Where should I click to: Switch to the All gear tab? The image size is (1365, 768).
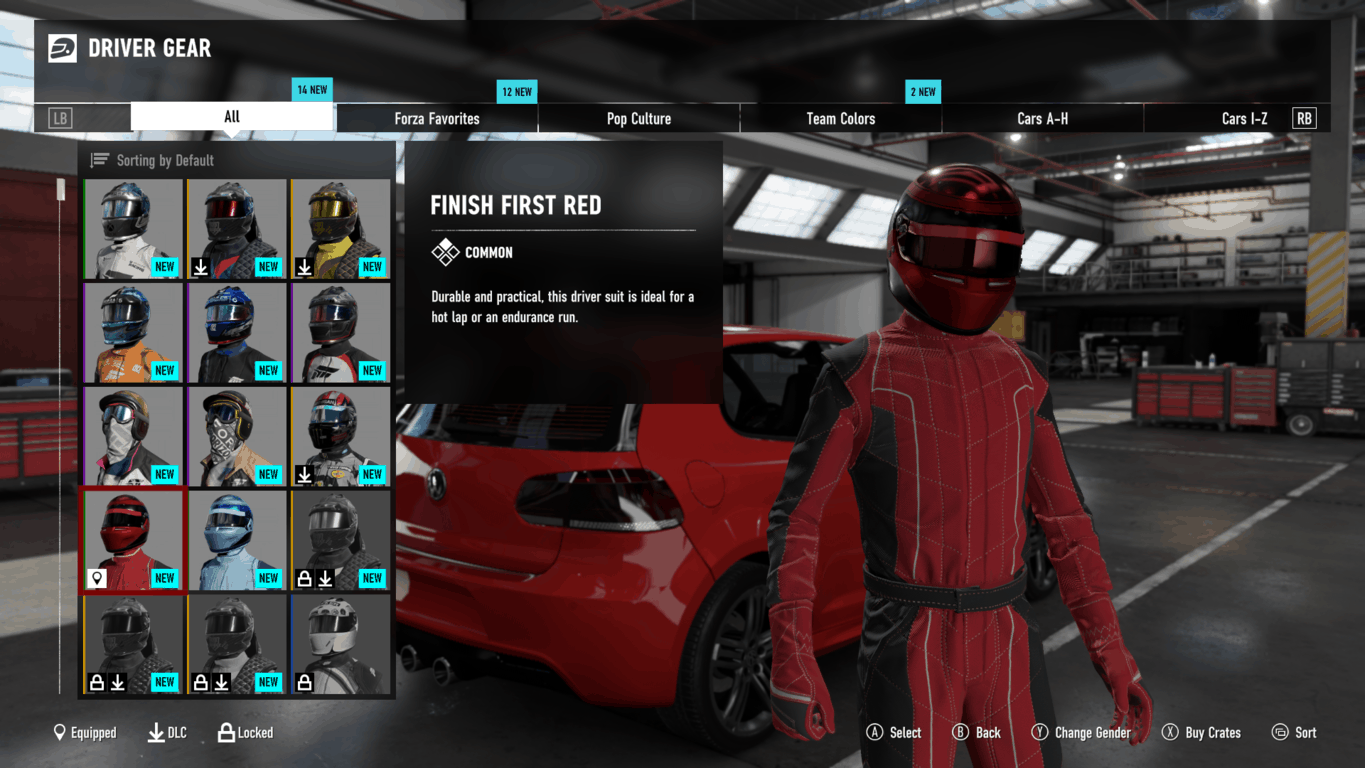(232, 117)
